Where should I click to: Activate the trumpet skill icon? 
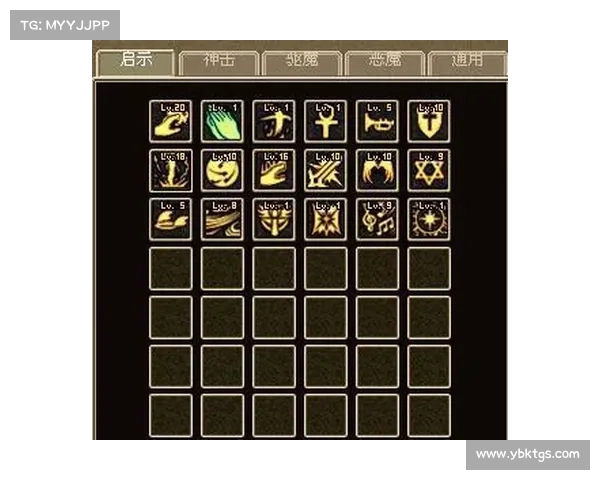click(x=377, y=121)
